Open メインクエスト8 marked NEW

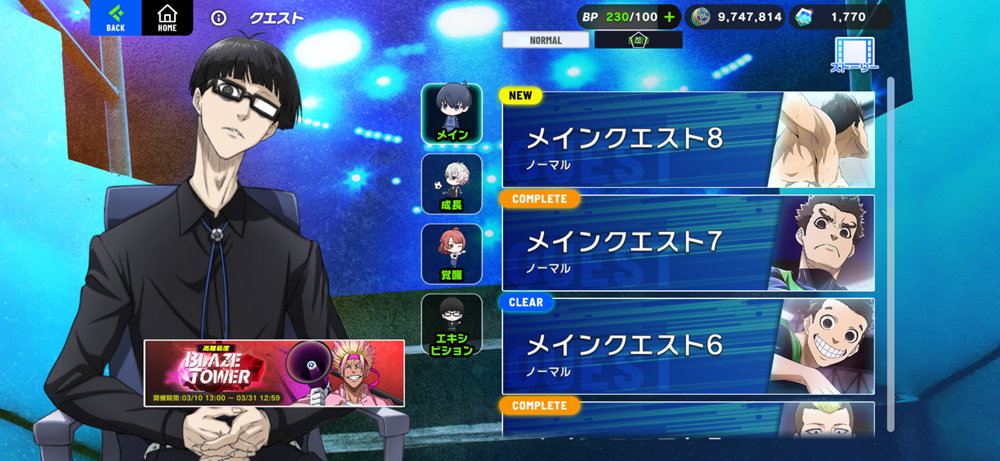688,140
